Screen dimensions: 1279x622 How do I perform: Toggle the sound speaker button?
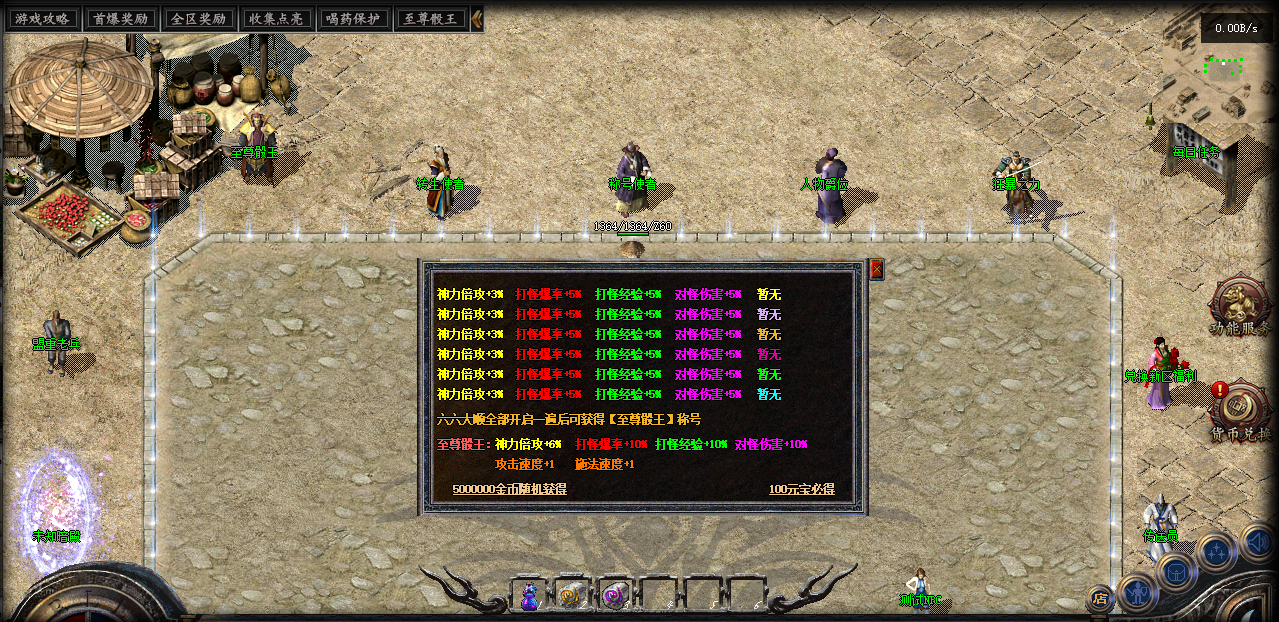pyautogui.click(x=1257, y=543)
